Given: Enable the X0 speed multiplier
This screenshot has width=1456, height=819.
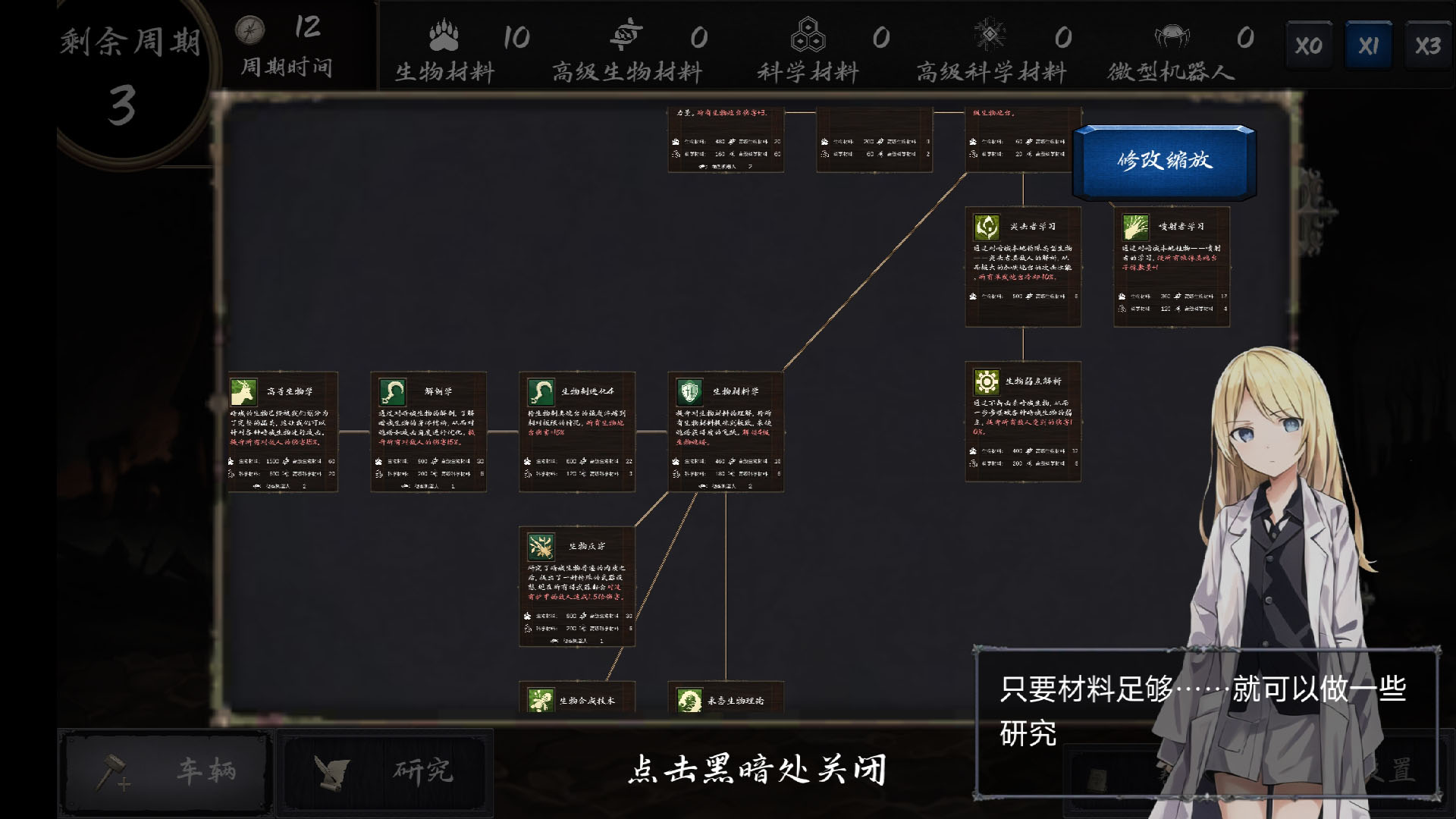Looking at the screenshot, I should 1308,44.
